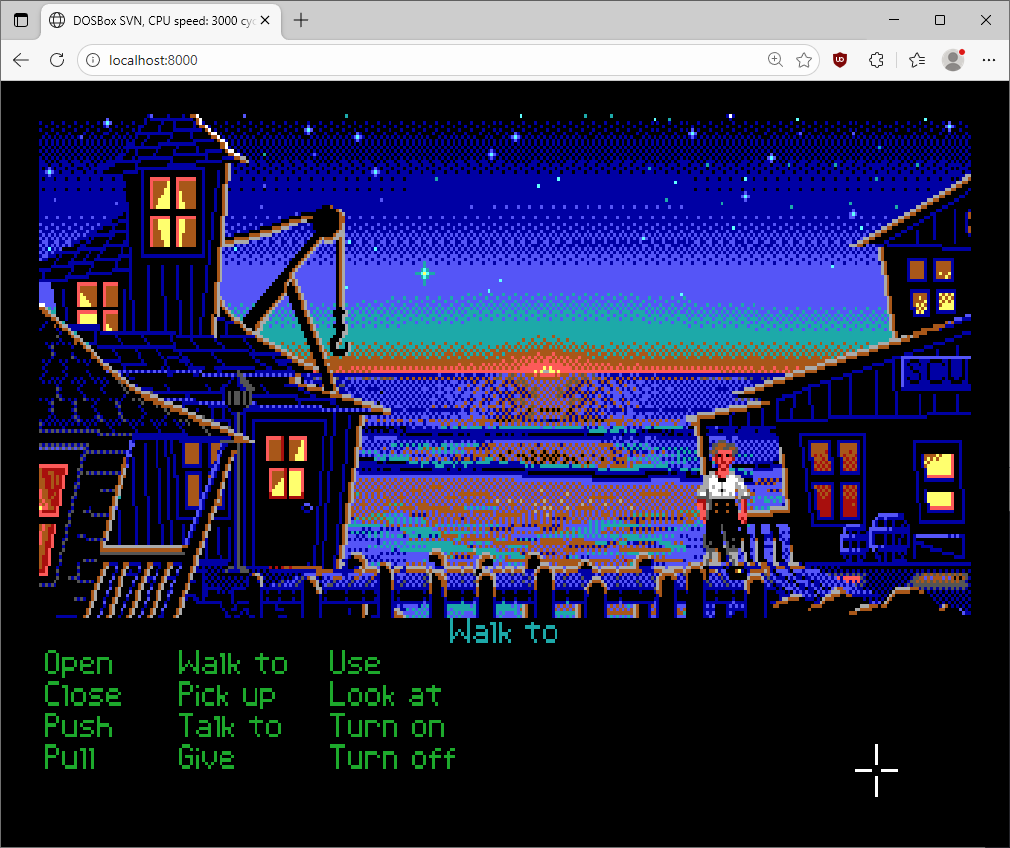Select the Pull verb
Screen dimensions: 1010x848
pos(70,758)
